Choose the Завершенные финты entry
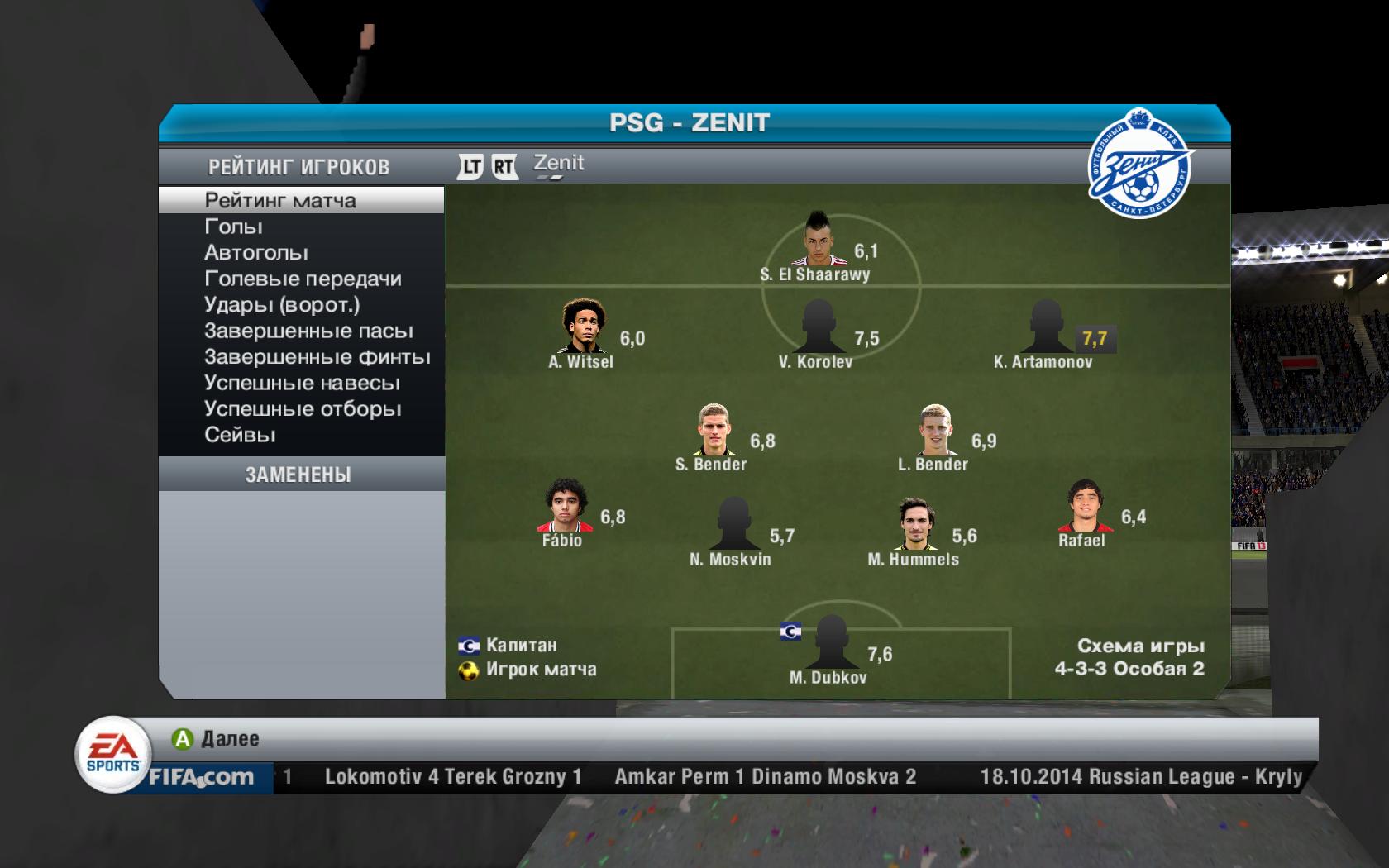This screenshot has width=1389, height=868. tap(317, 357)
